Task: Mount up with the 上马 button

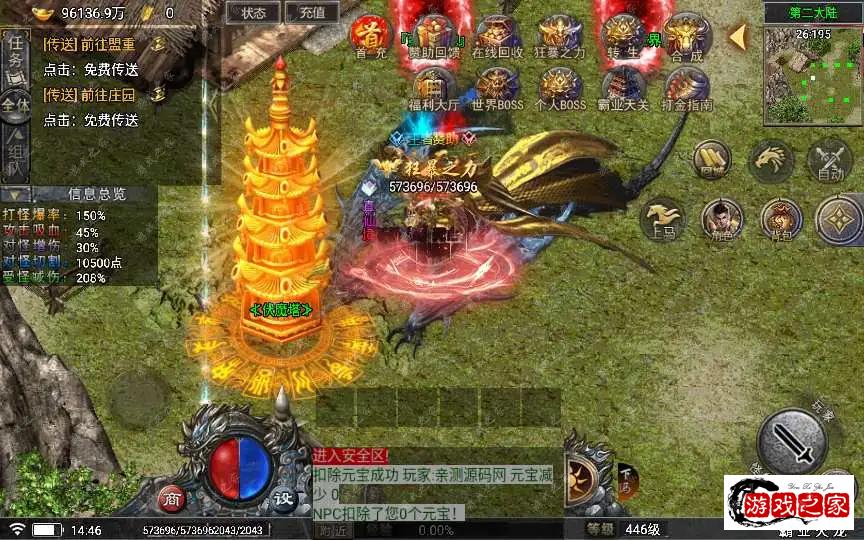Action: [x=661, y=218]
